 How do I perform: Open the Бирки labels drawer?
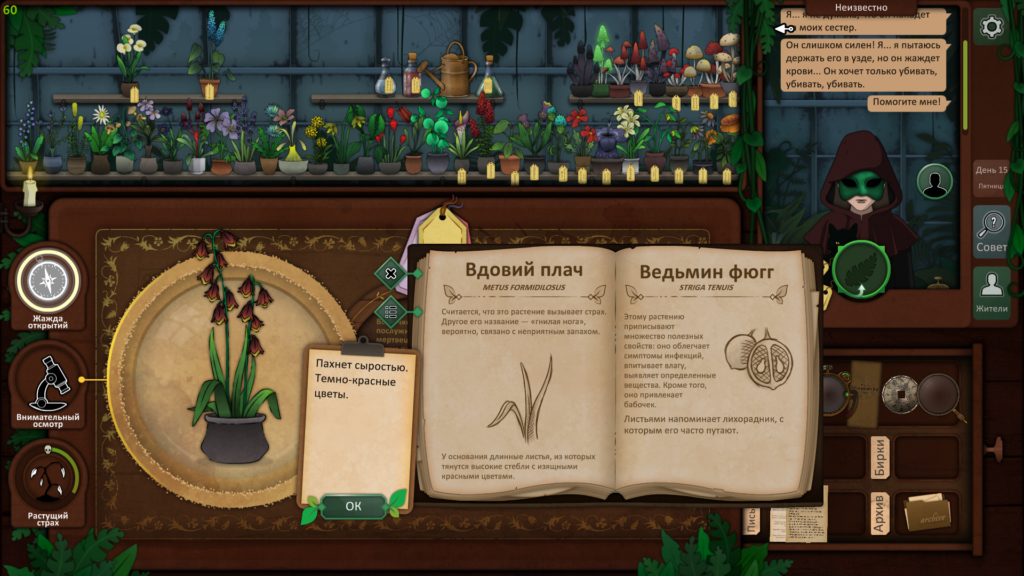click(880, 456)
